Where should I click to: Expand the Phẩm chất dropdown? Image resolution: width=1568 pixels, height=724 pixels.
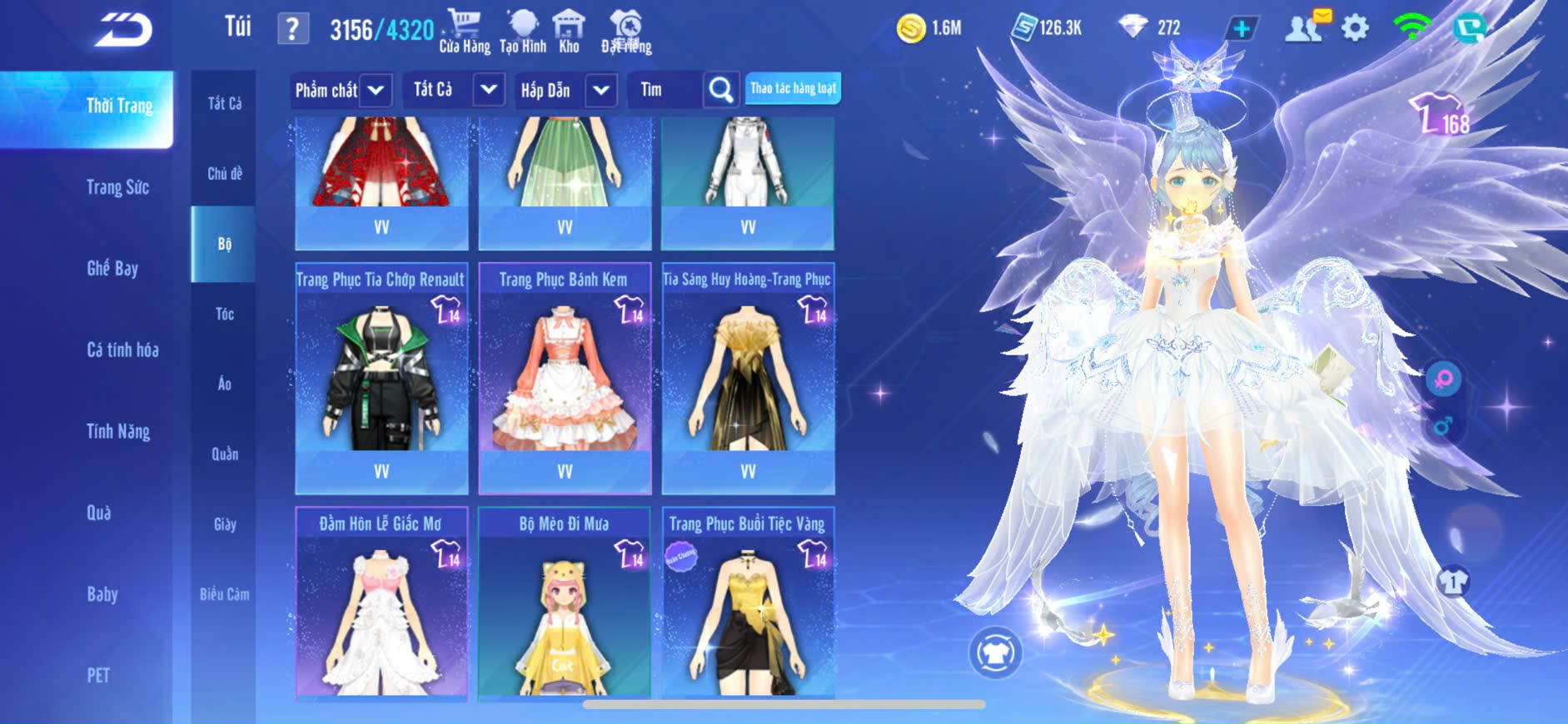[341, 90]
